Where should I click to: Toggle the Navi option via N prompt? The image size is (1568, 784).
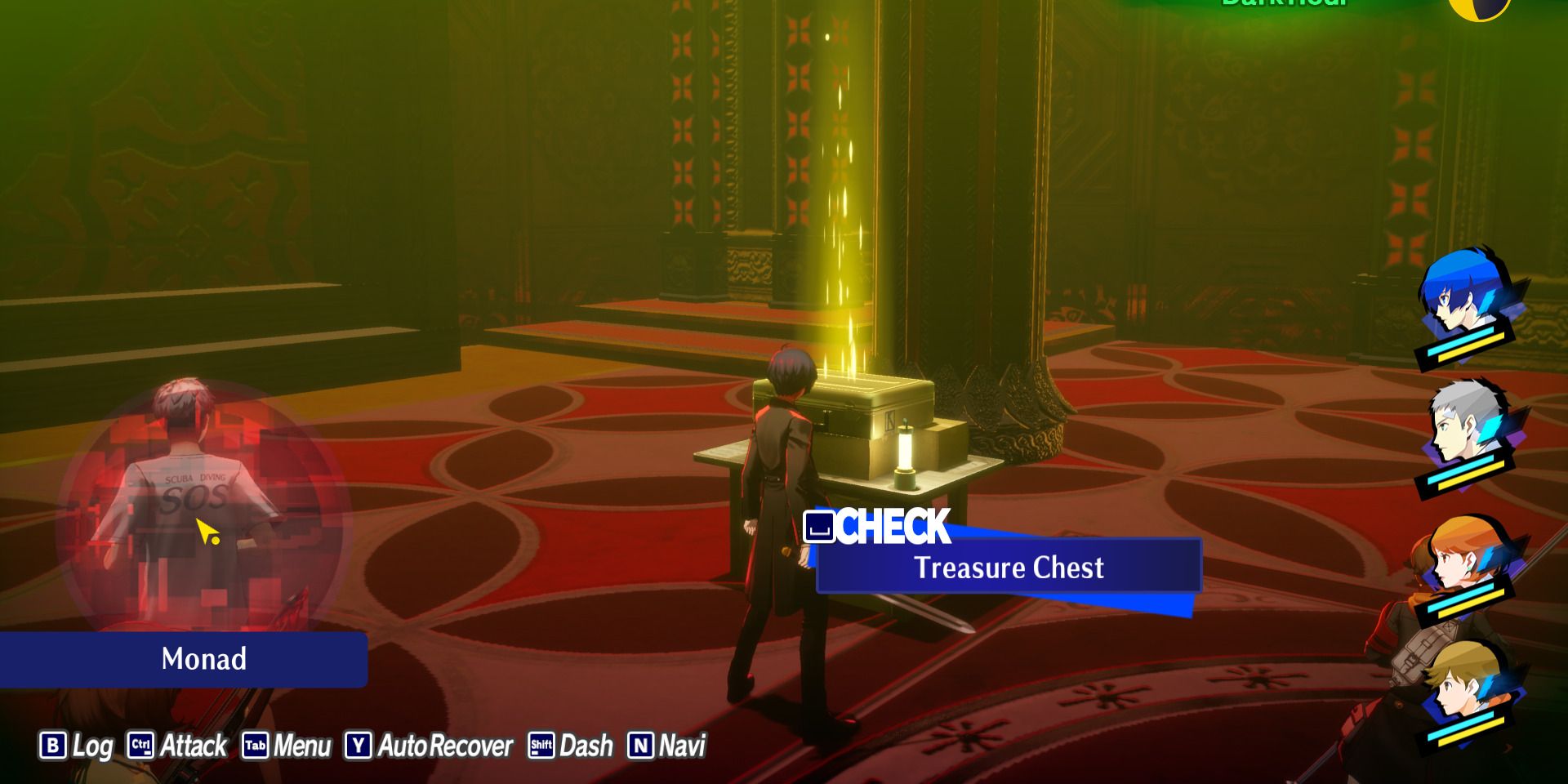[x=644, y=746]
